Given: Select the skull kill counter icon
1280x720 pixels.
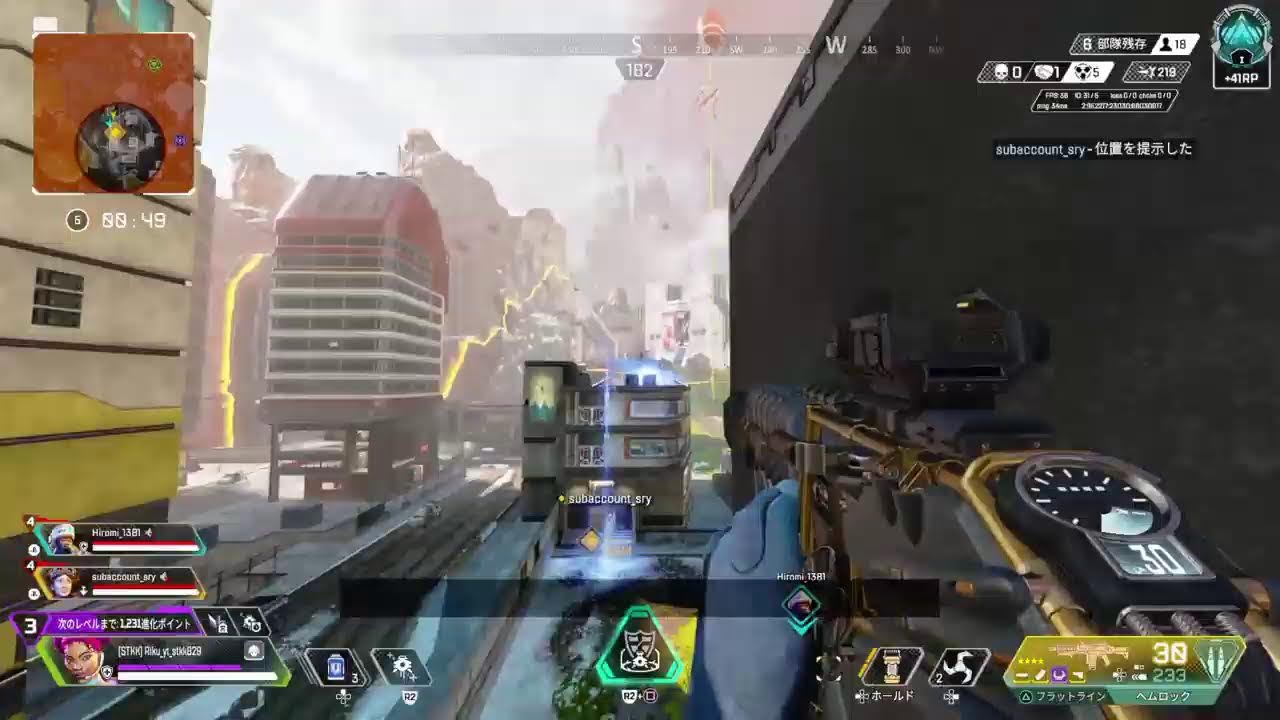Looking at the screenshot, I should pyautogui.click(x=1002, y=71).
